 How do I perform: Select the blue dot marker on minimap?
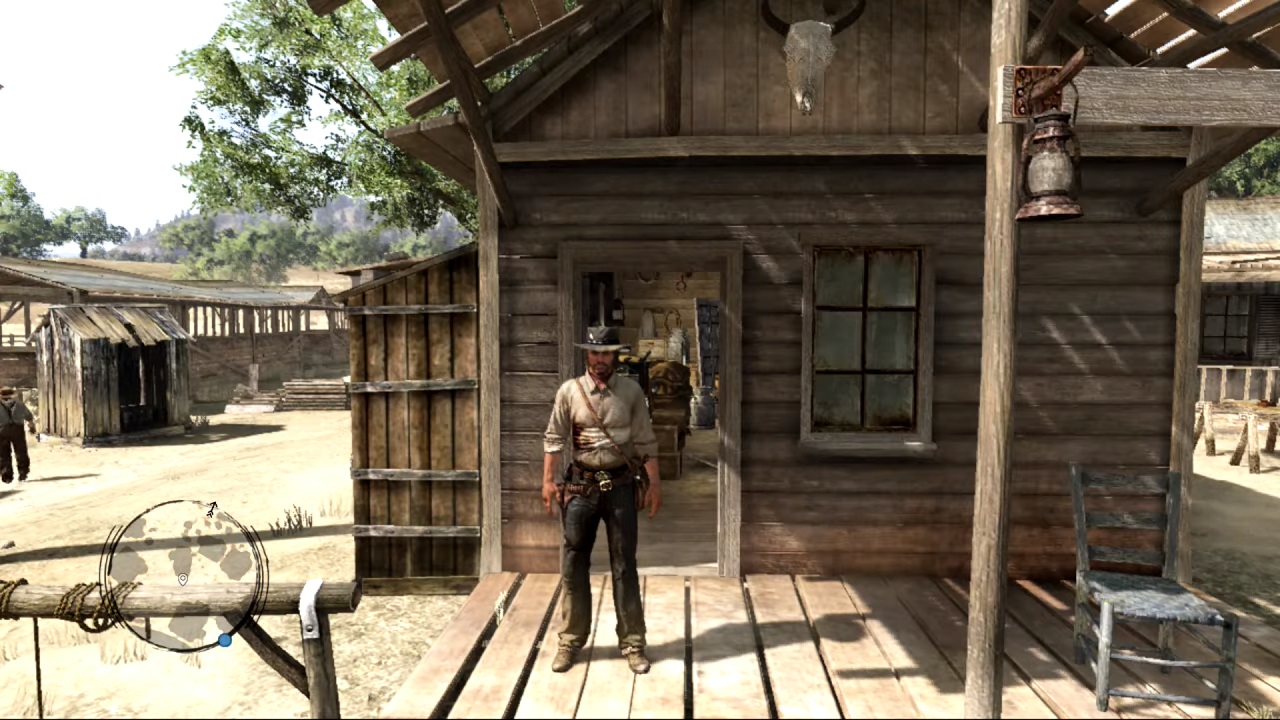coord(225,640)
